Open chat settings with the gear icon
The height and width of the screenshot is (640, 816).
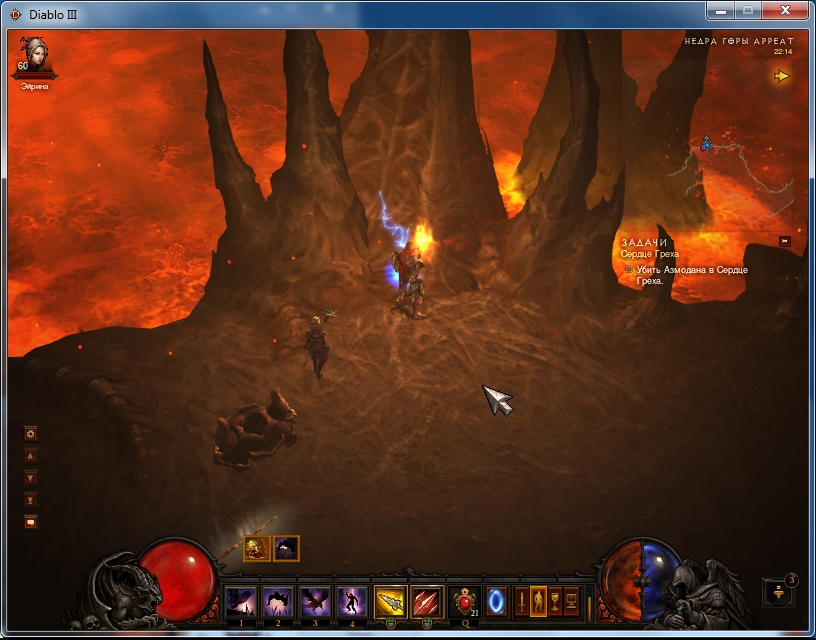pos(31,434)
